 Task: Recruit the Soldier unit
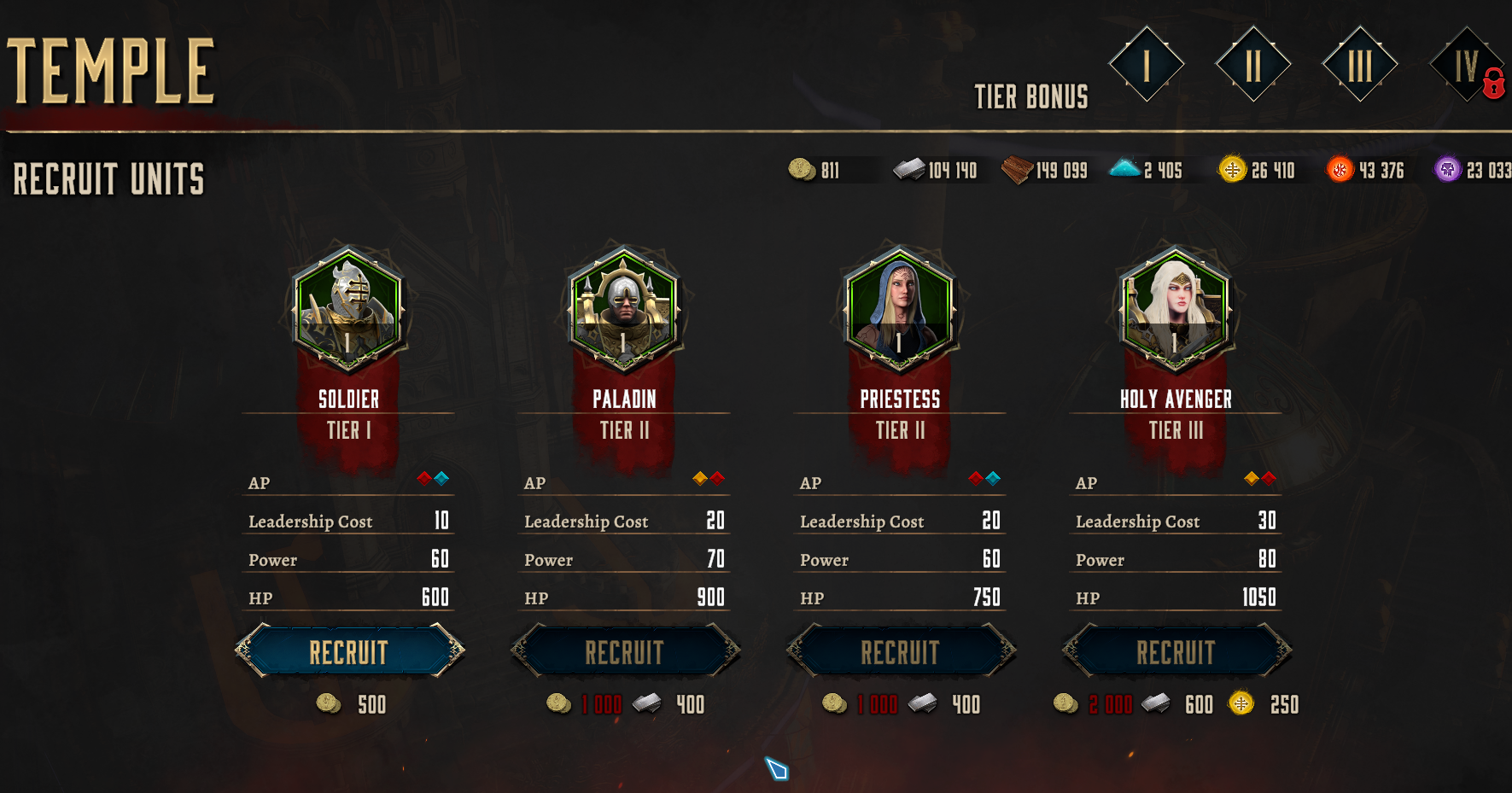[x=349, y=652]
